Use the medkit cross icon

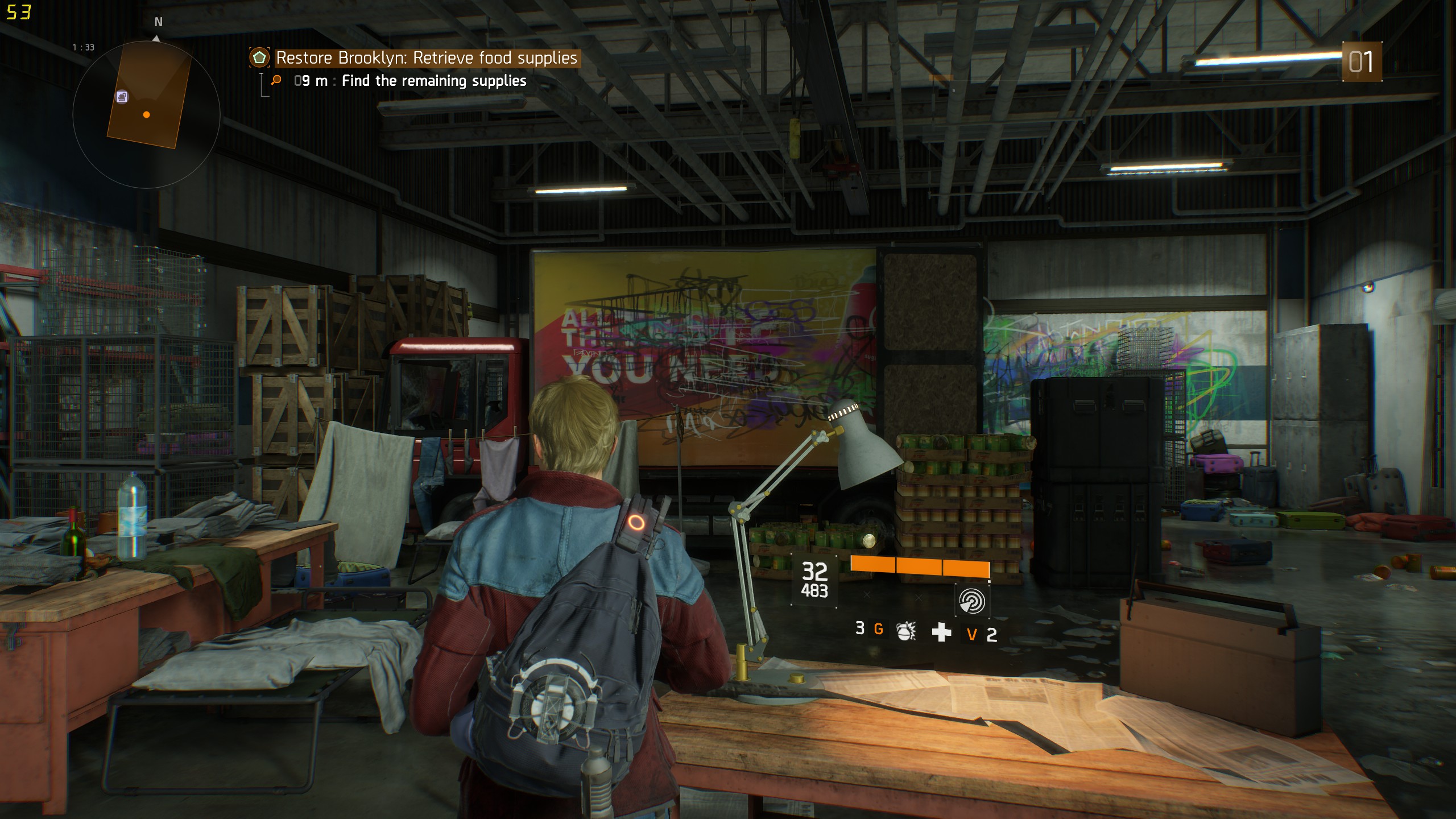click(x=941, y=632)
